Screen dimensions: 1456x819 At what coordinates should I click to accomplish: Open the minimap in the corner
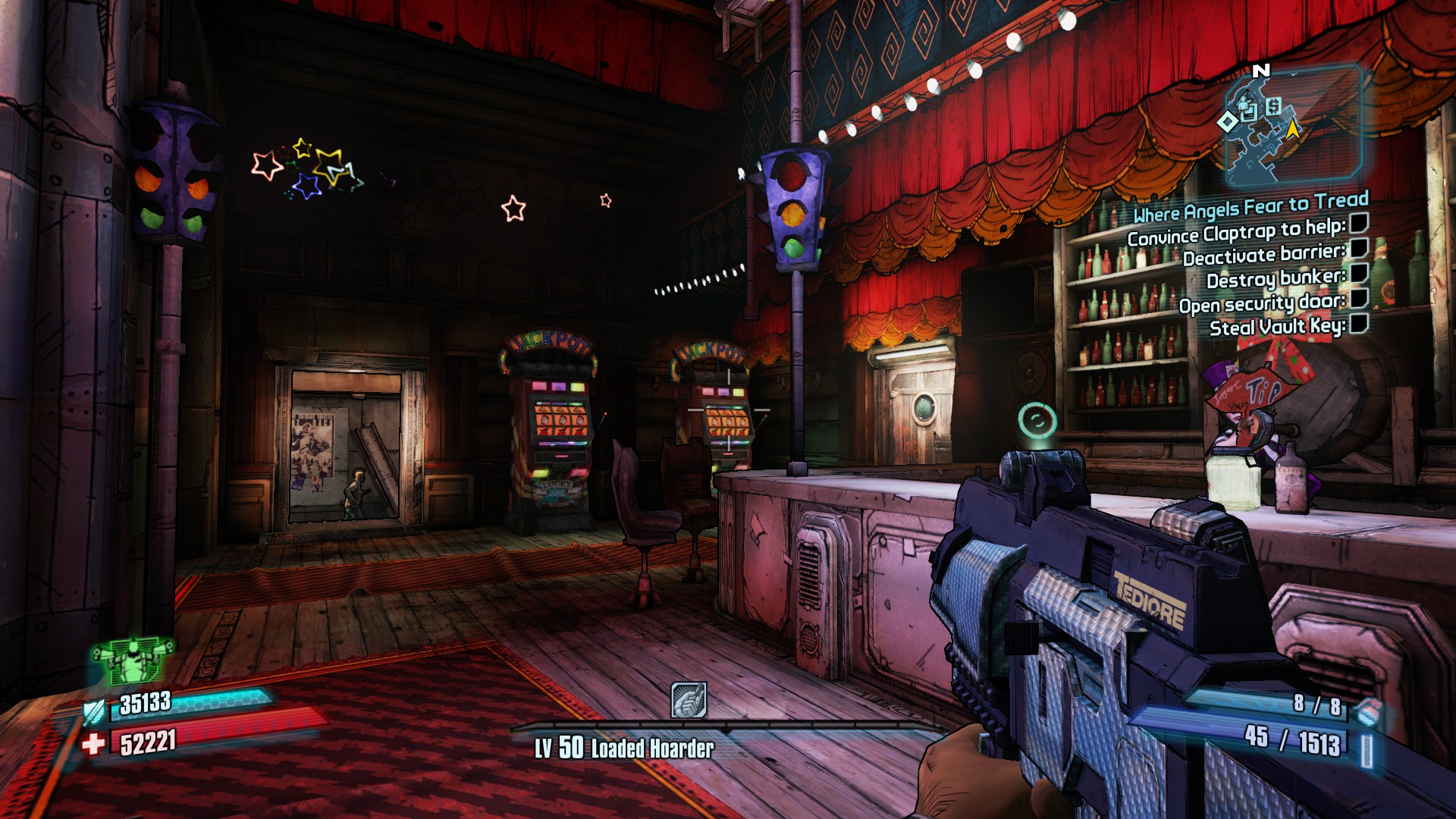click(x=1294, y=126)
